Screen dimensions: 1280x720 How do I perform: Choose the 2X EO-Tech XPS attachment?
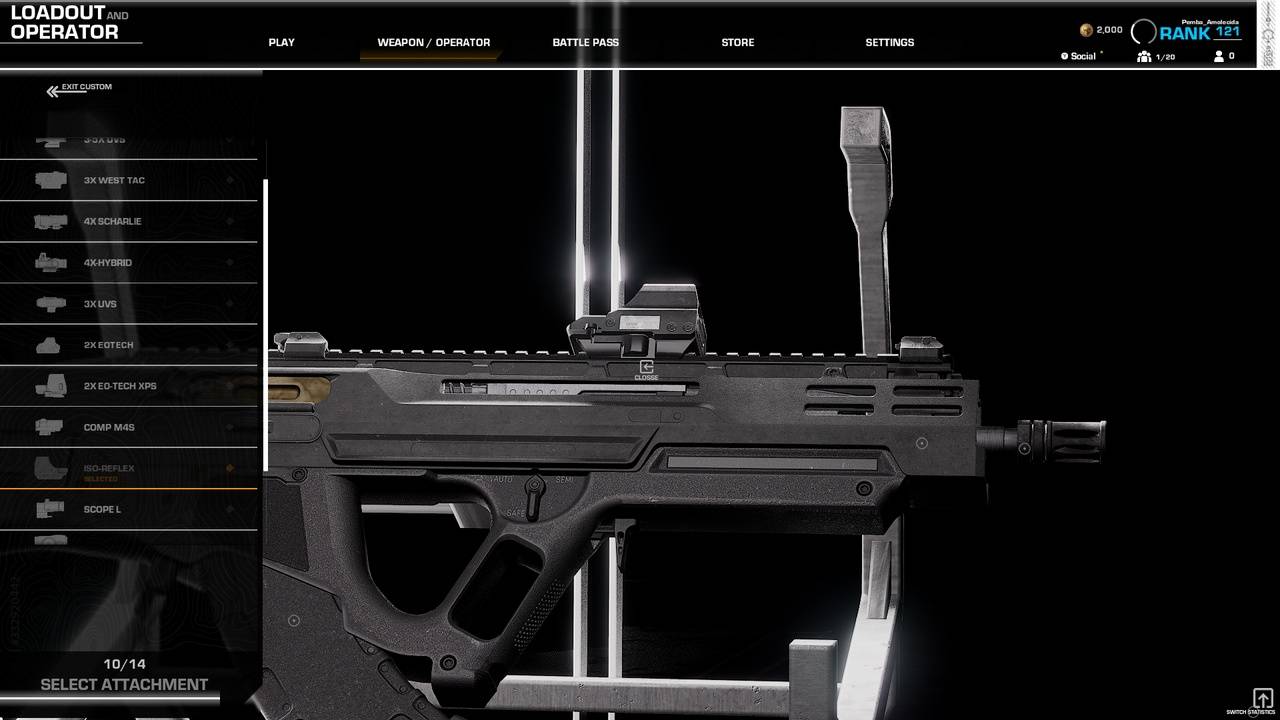(128, 386)
